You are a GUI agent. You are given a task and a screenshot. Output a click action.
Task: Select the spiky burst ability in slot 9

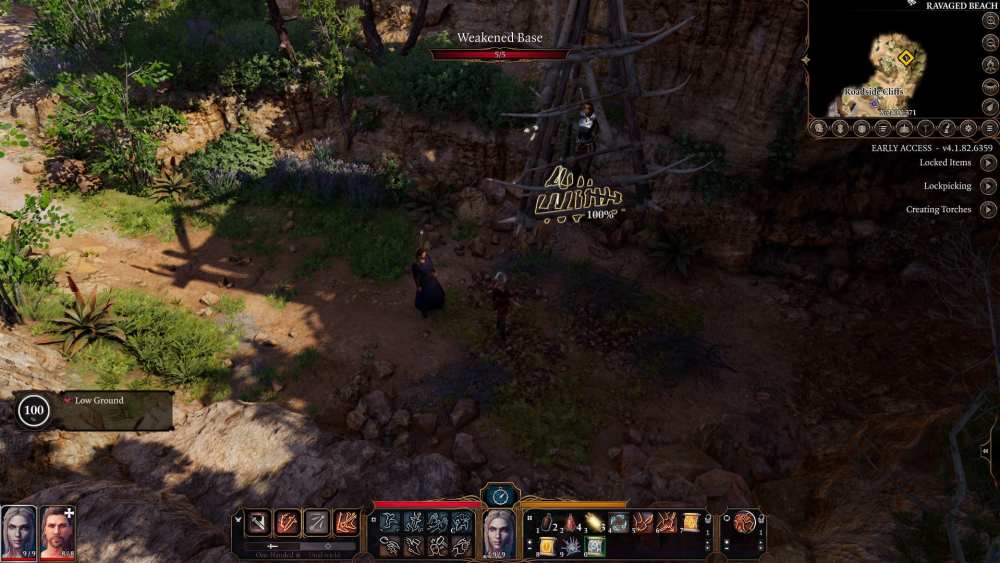(572, 546)
